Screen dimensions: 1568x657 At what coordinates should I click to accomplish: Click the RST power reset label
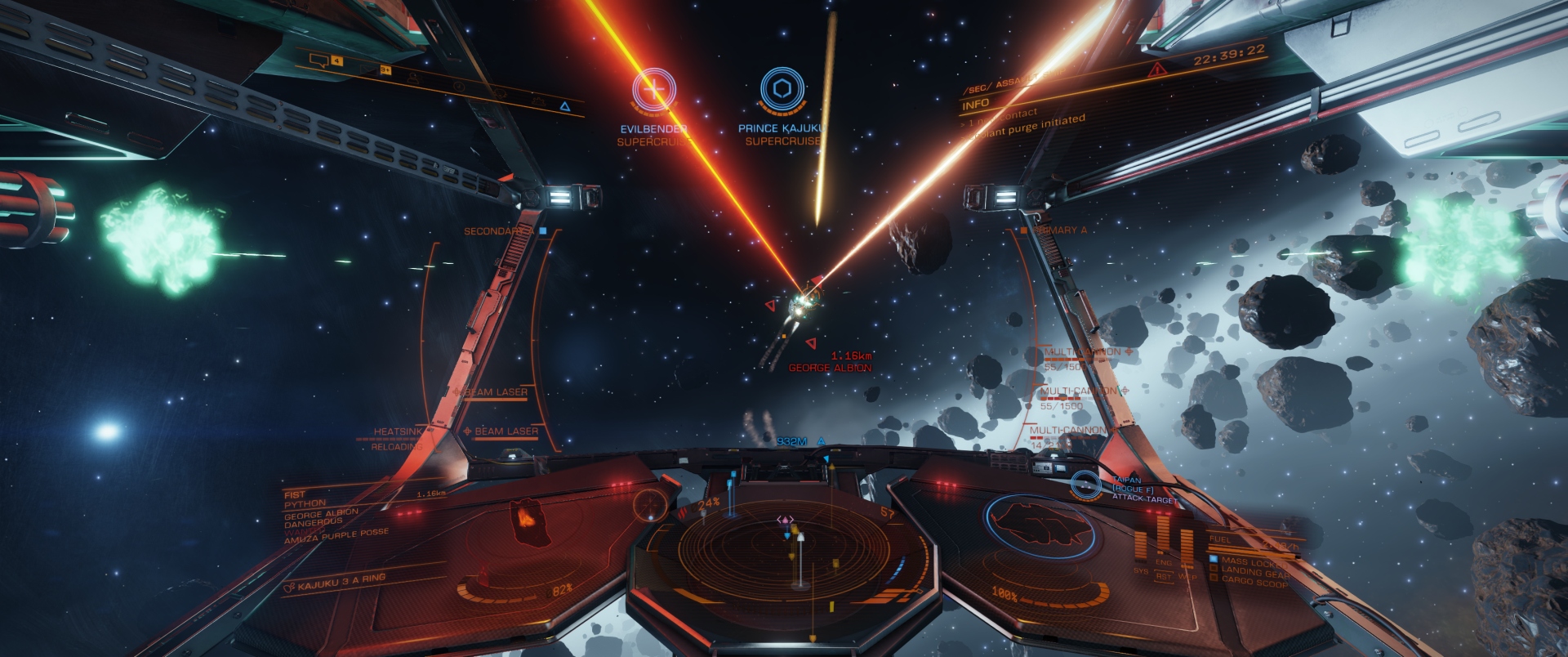1164,576
